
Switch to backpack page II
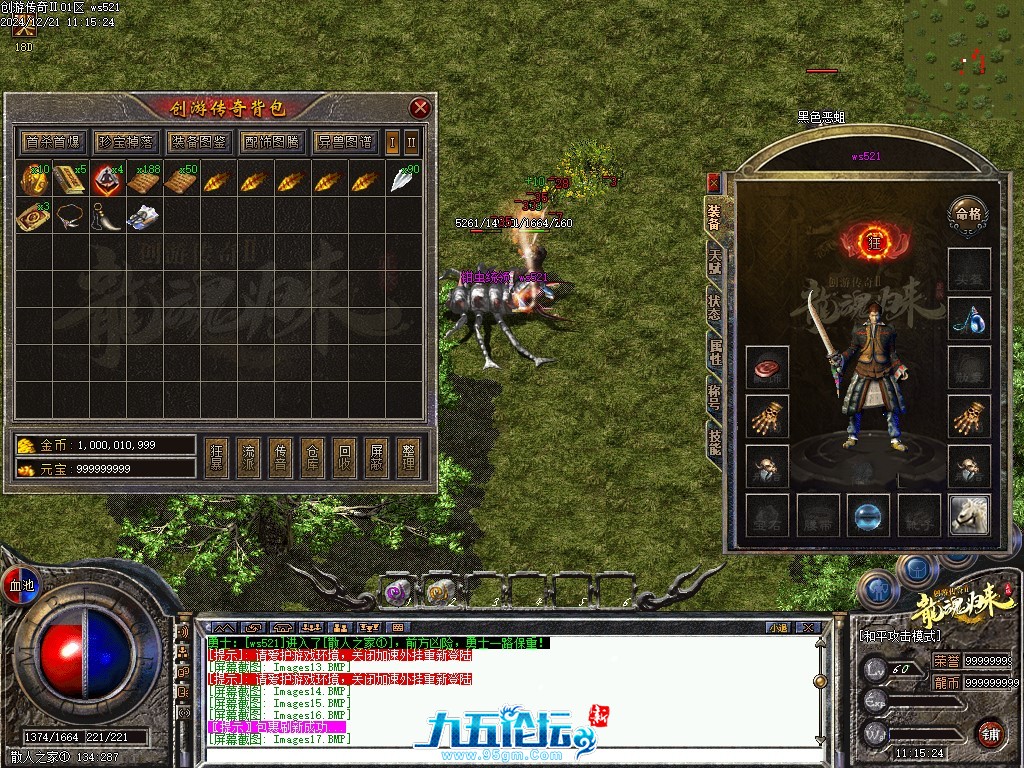point(411,141)
